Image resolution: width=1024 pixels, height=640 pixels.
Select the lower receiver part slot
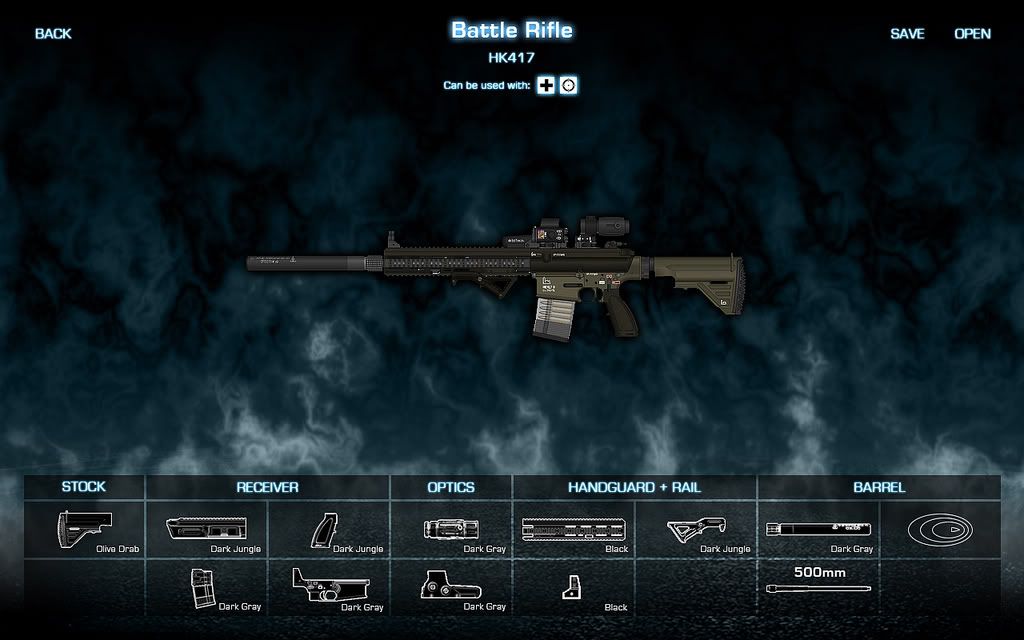[330, 587]
